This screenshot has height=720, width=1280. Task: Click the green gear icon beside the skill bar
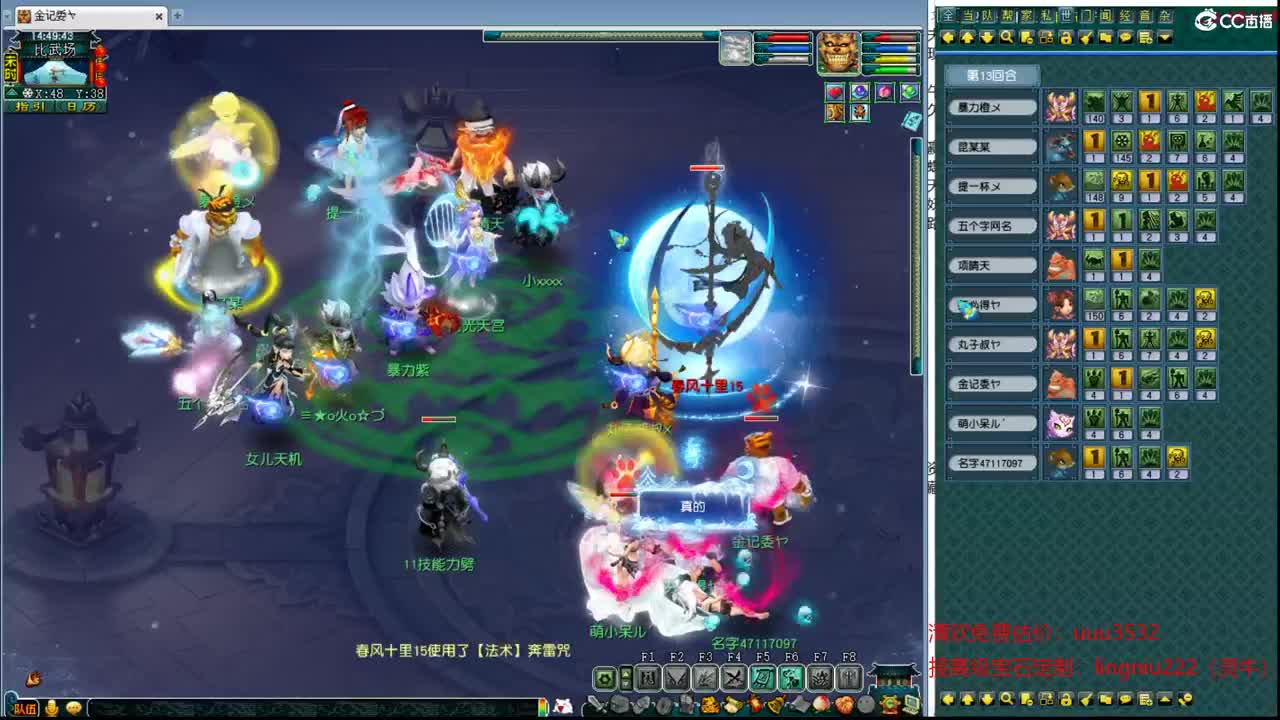point(604,679)
